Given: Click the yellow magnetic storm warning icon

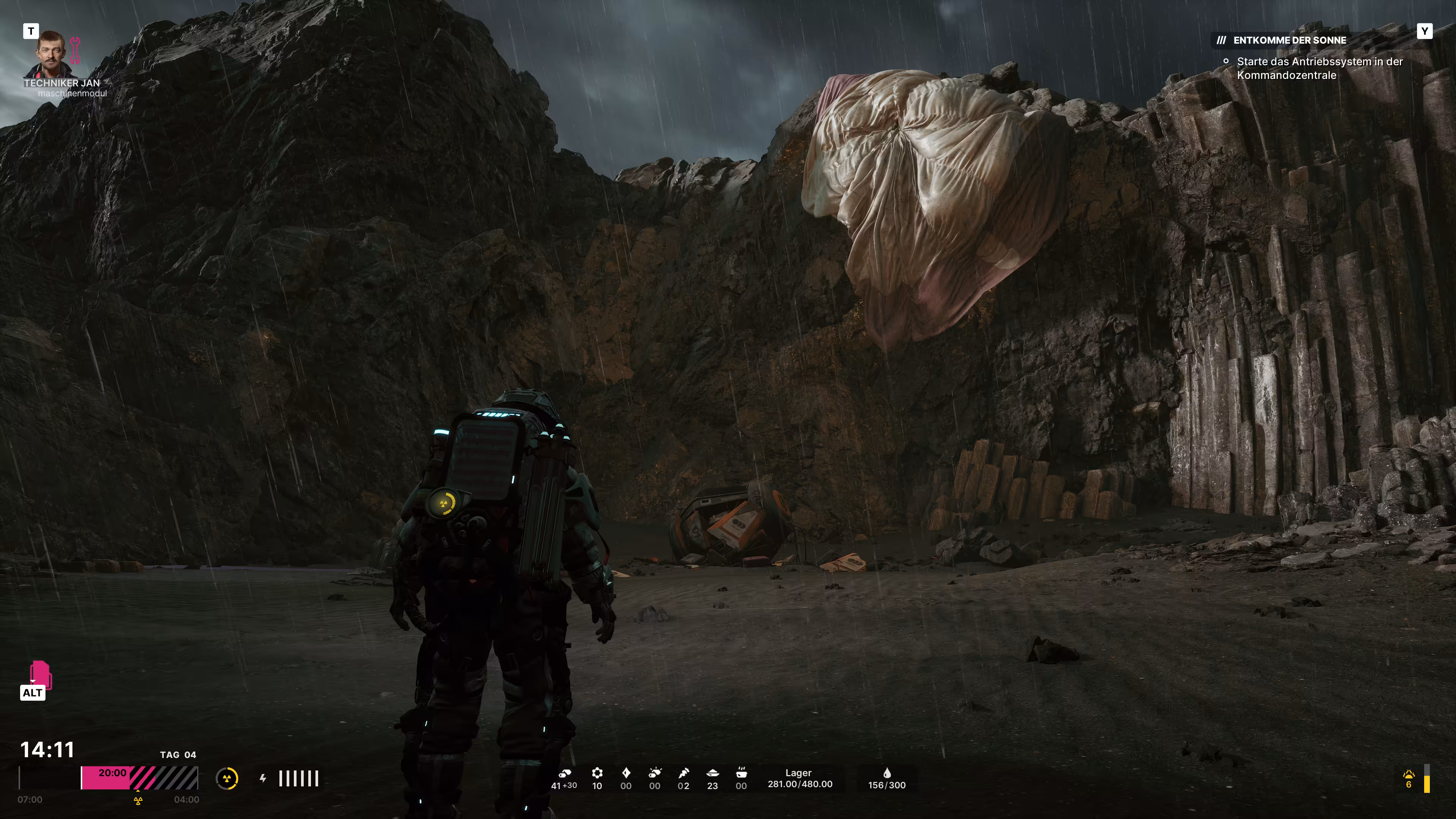Looking at the screenshot, I should (1408, 775).
